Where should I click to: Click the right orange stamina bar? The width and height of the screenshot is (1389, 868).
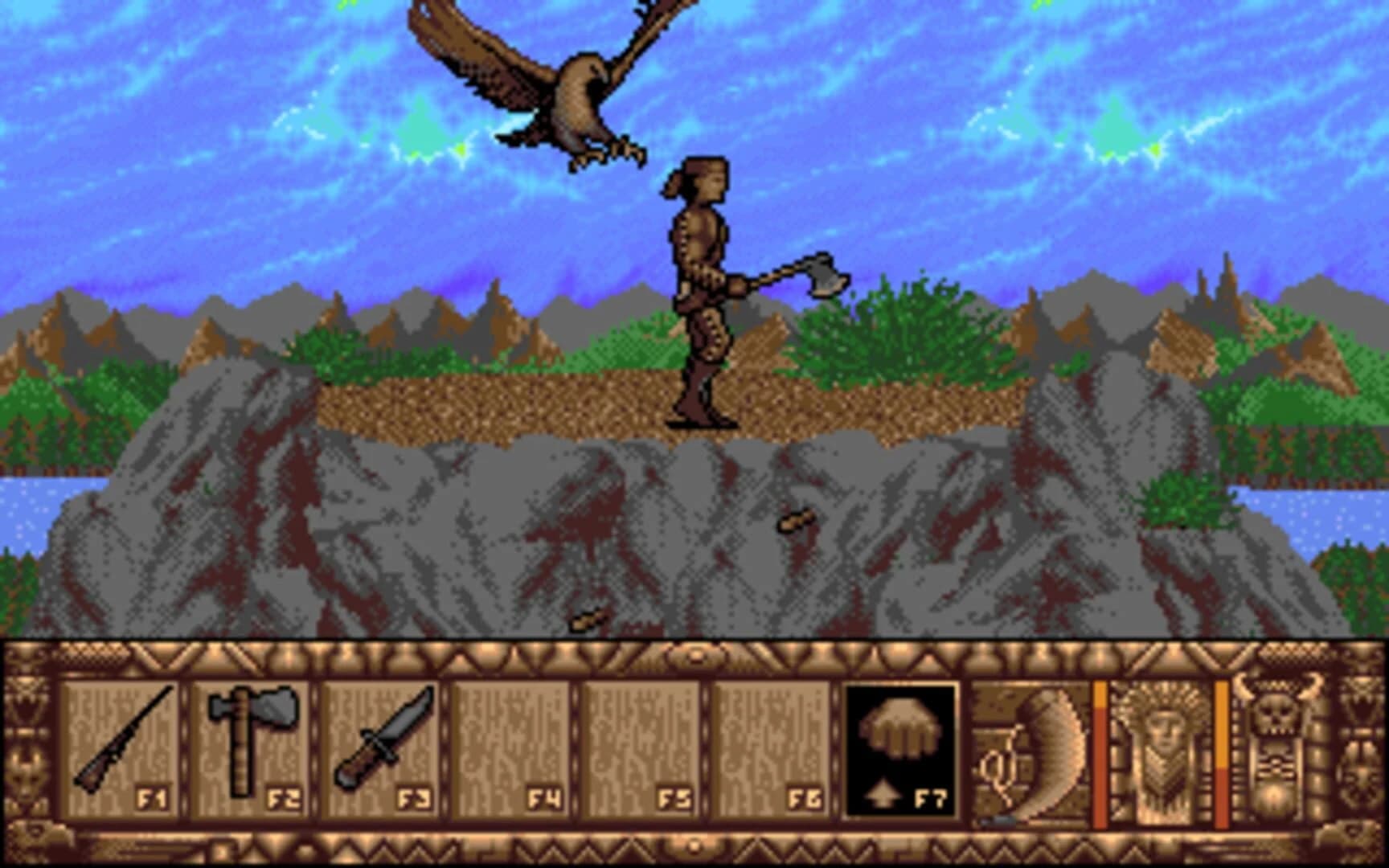coord(1222,747)
